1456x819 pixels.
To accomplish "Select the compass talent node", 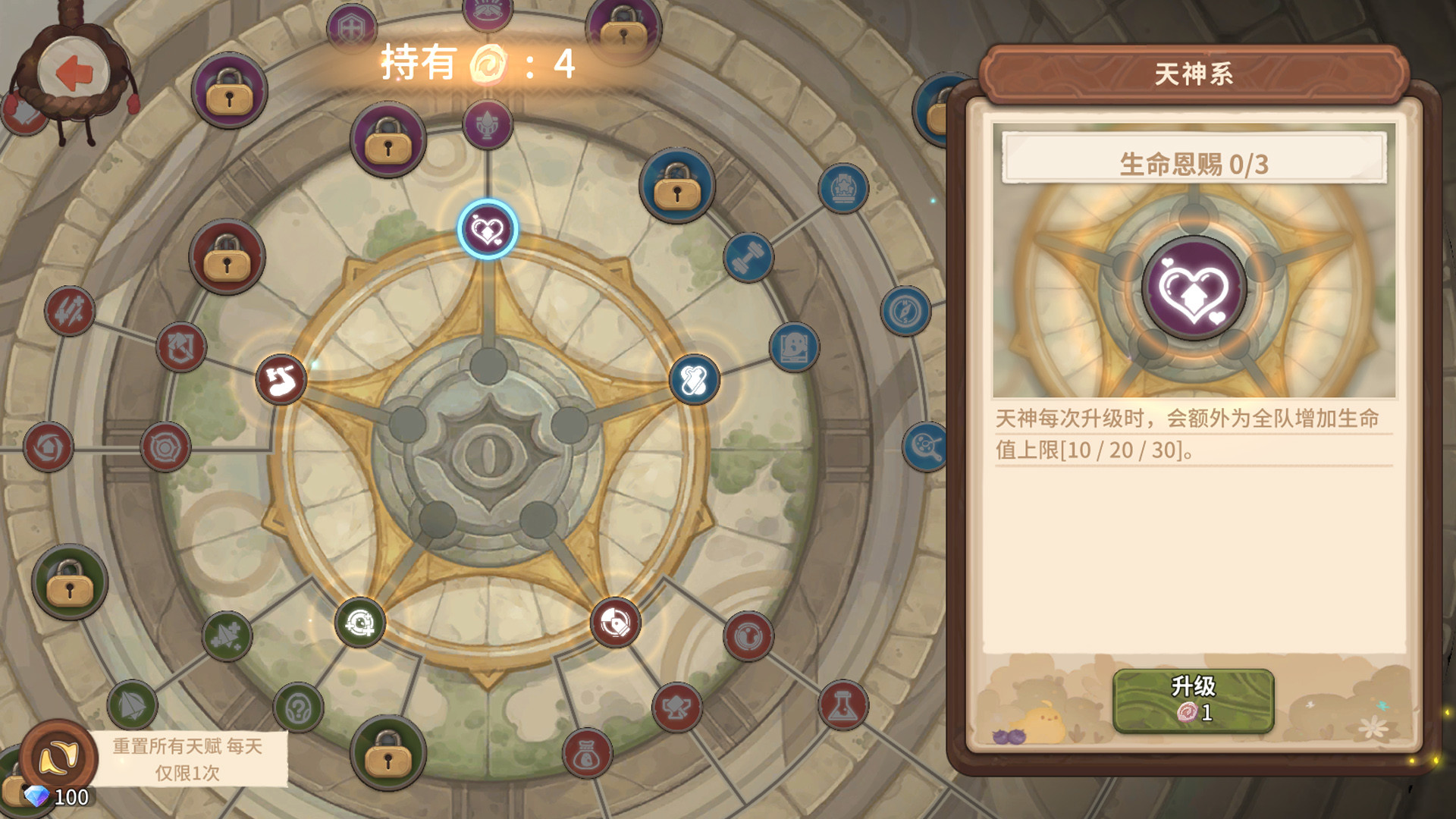I will (x=906, y=309).
